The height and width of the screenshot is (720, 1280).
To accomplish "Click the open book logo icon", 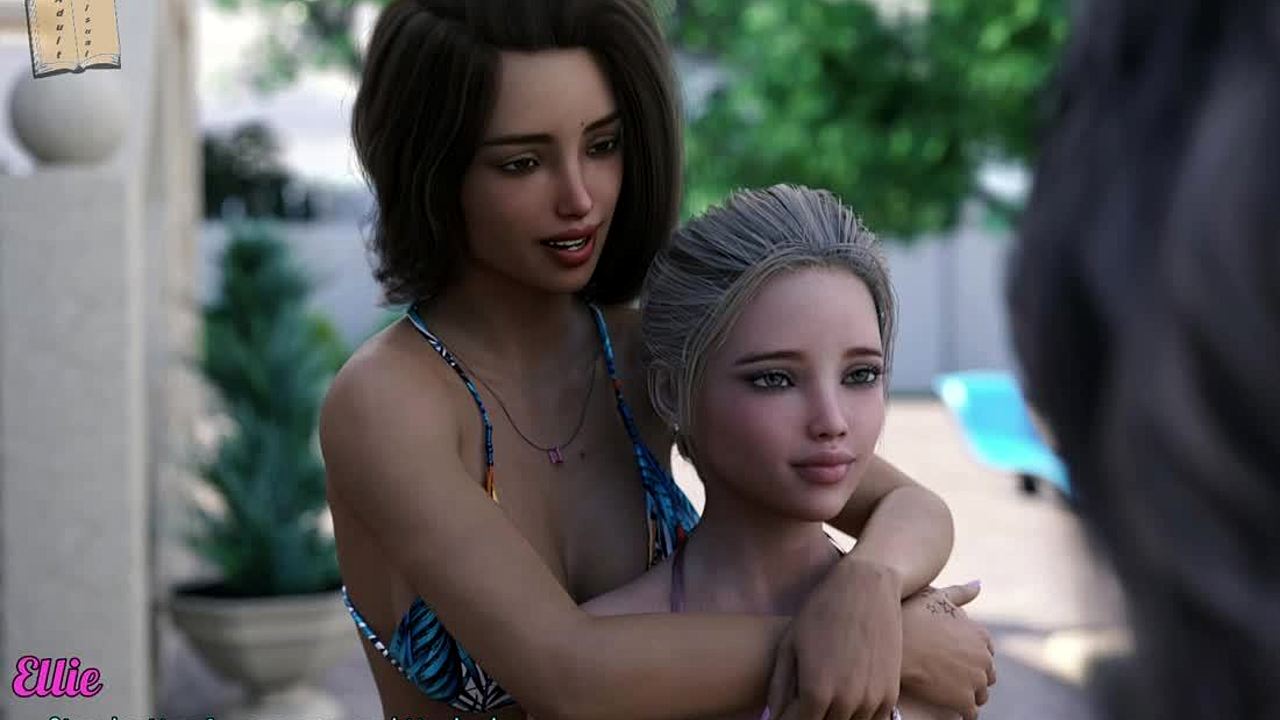I will [x=72, y=36].
